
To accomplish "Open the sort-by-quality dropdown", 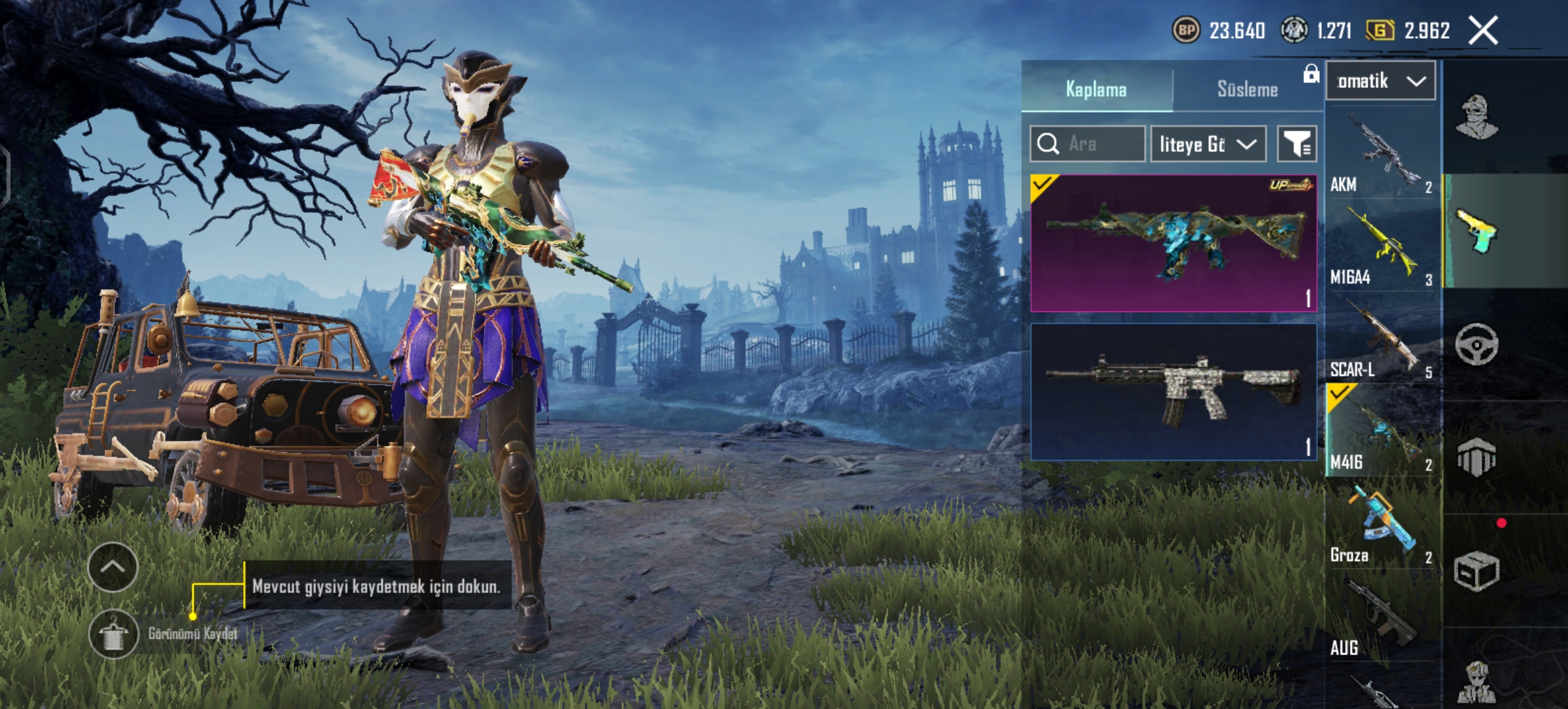I will (1208, 144).
